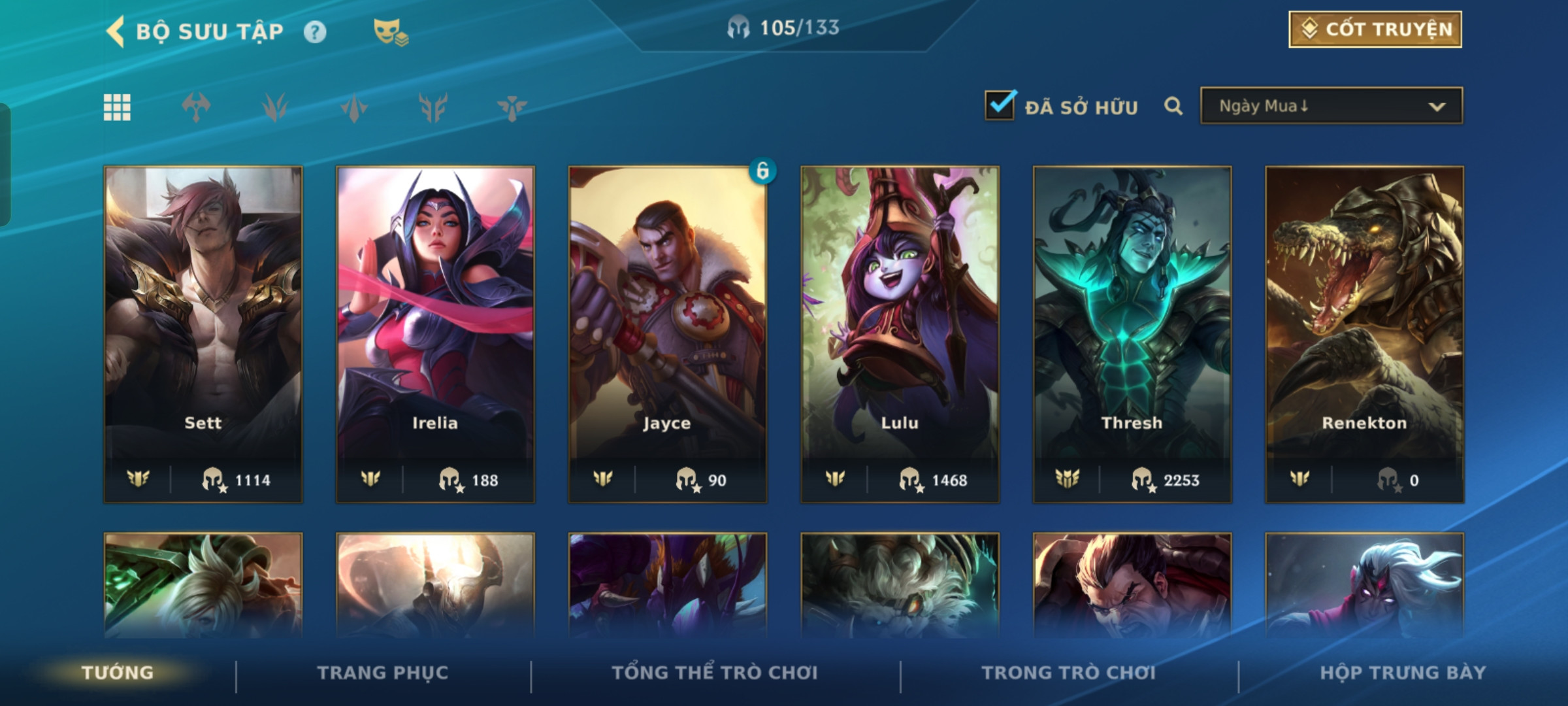This screenshot has height=706, width=1568.
Task: Select the Renekton champion card
Action: click(1364, 333)
